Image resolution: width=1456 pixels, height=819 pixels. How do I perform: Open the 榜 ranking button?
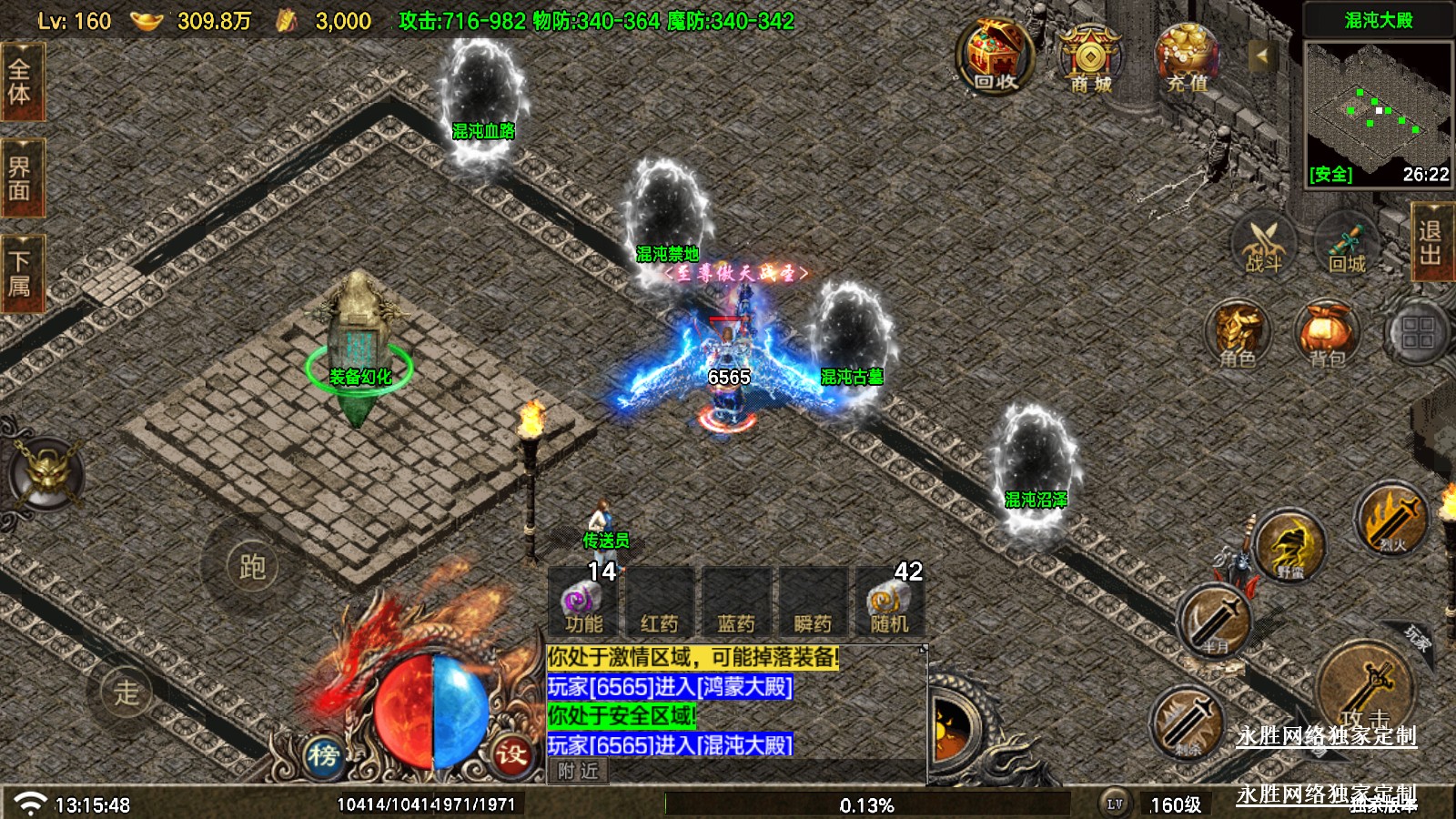click(323, 754)
